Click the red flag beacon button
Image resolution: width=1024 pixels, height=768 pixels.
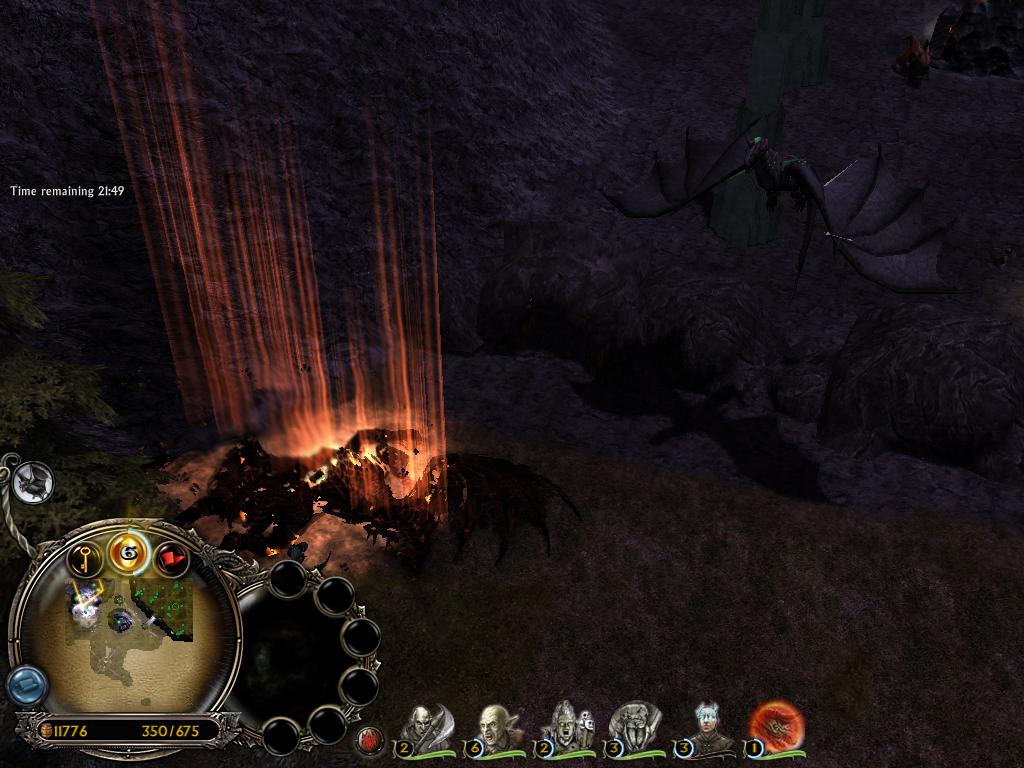[x=172, y=559]
